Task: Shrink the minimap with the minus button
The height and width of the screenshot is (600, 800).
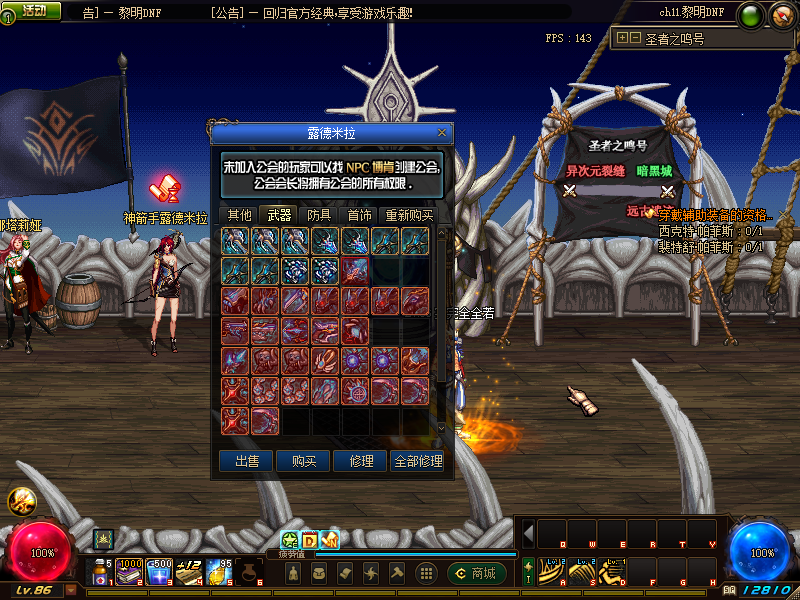Action: pyautogui.click(x=635, y=38)
